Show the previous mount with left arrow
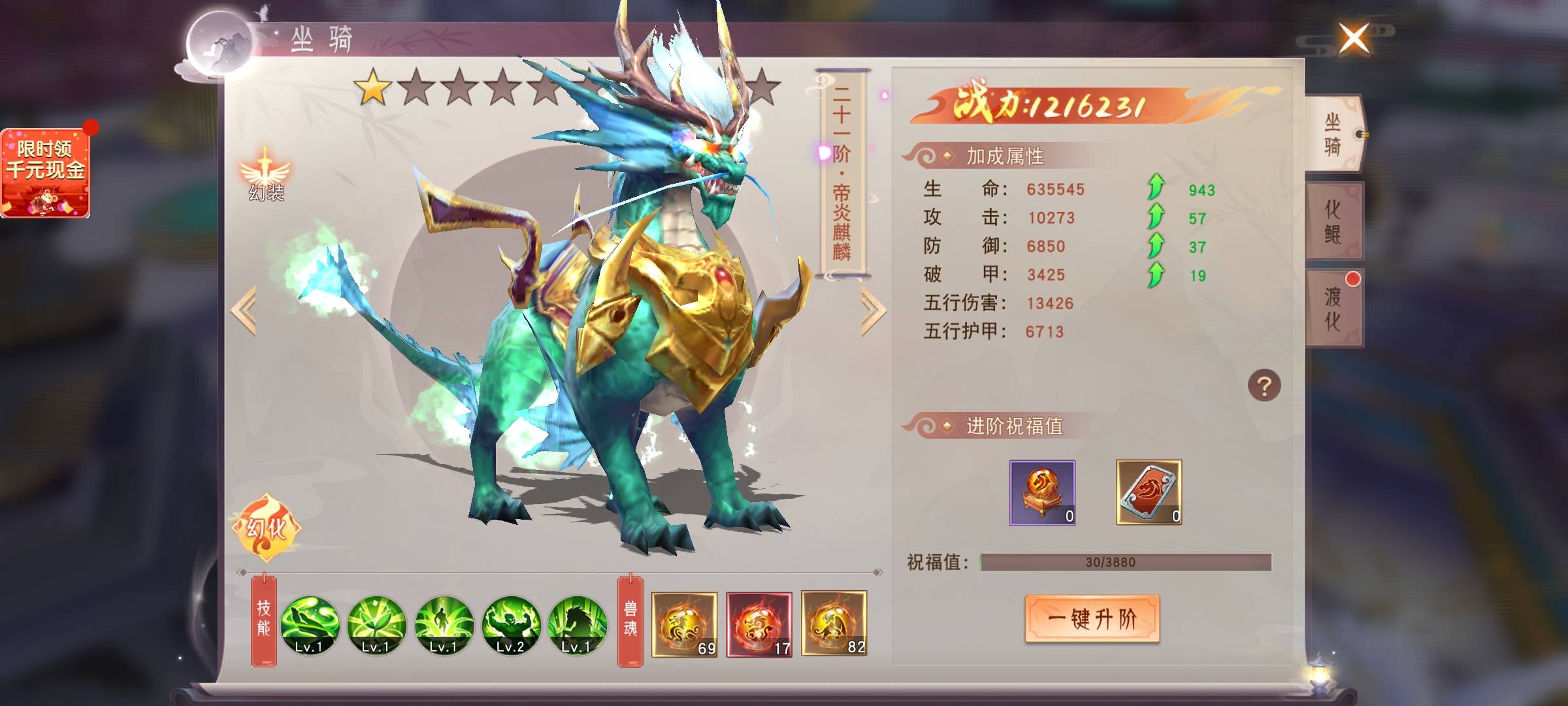This screenshot has width=1568, height=706. [244, 311]
